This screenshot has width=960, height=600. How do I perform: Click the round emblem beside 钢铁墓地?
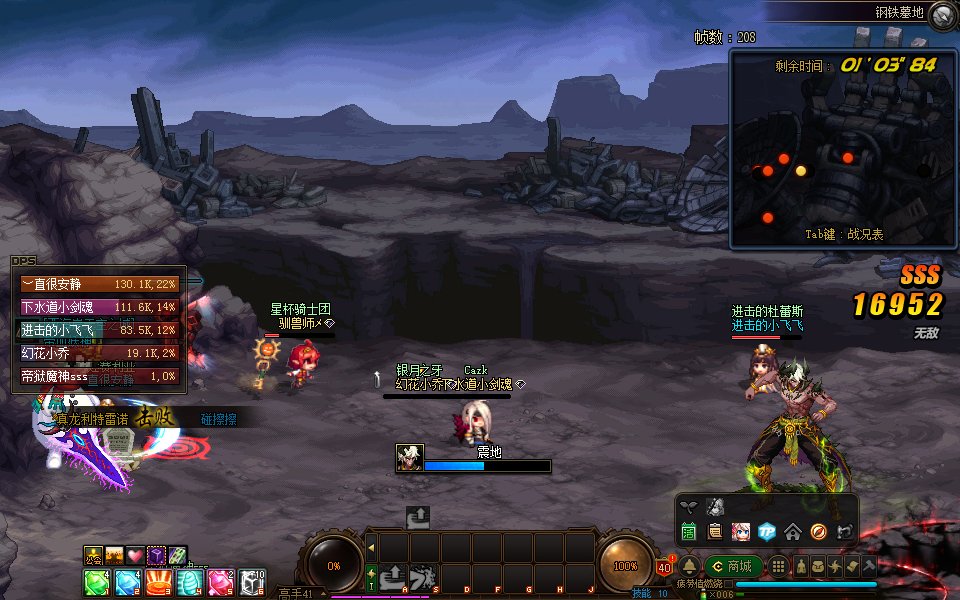(x=941, y=15)
